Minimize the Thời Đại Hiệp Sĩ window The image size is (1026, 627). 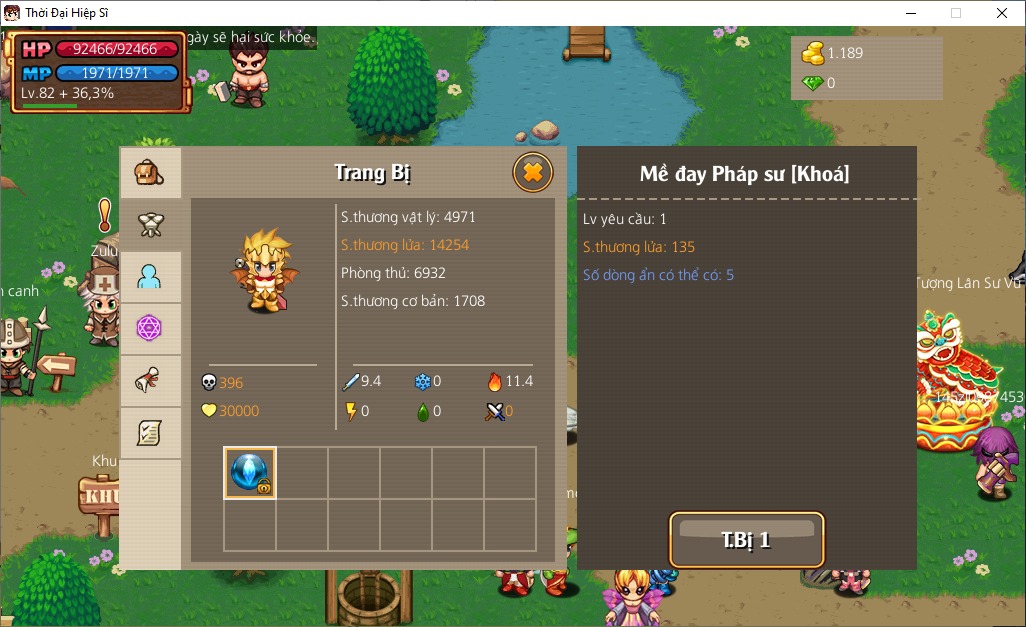coord(910,13)
